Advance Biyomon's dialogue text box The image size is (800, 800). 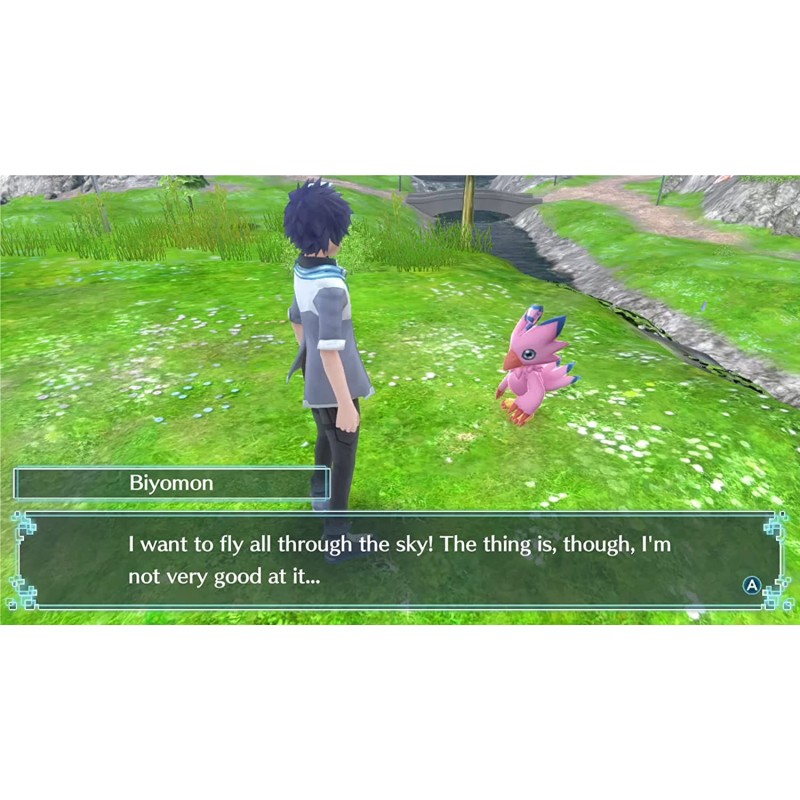pos(752,585)
